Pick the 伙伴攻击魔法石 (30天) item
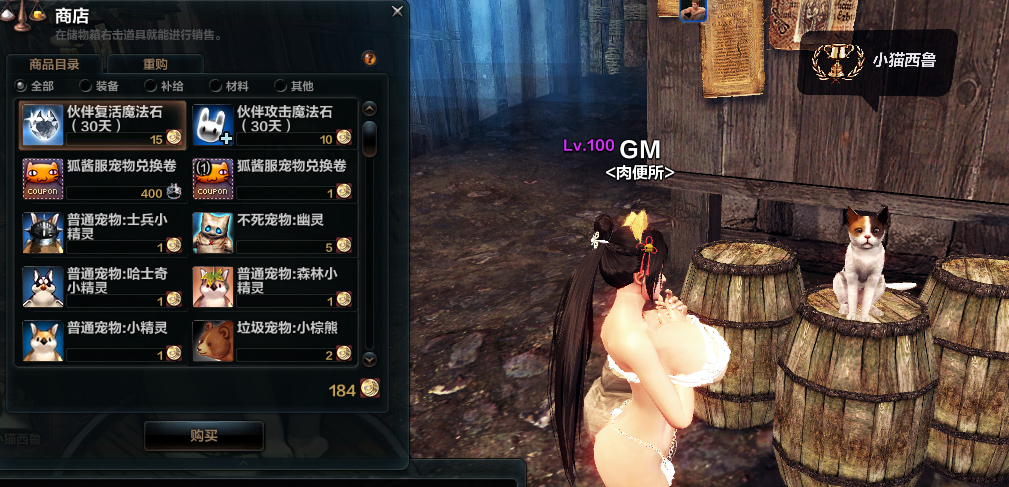 272,124
